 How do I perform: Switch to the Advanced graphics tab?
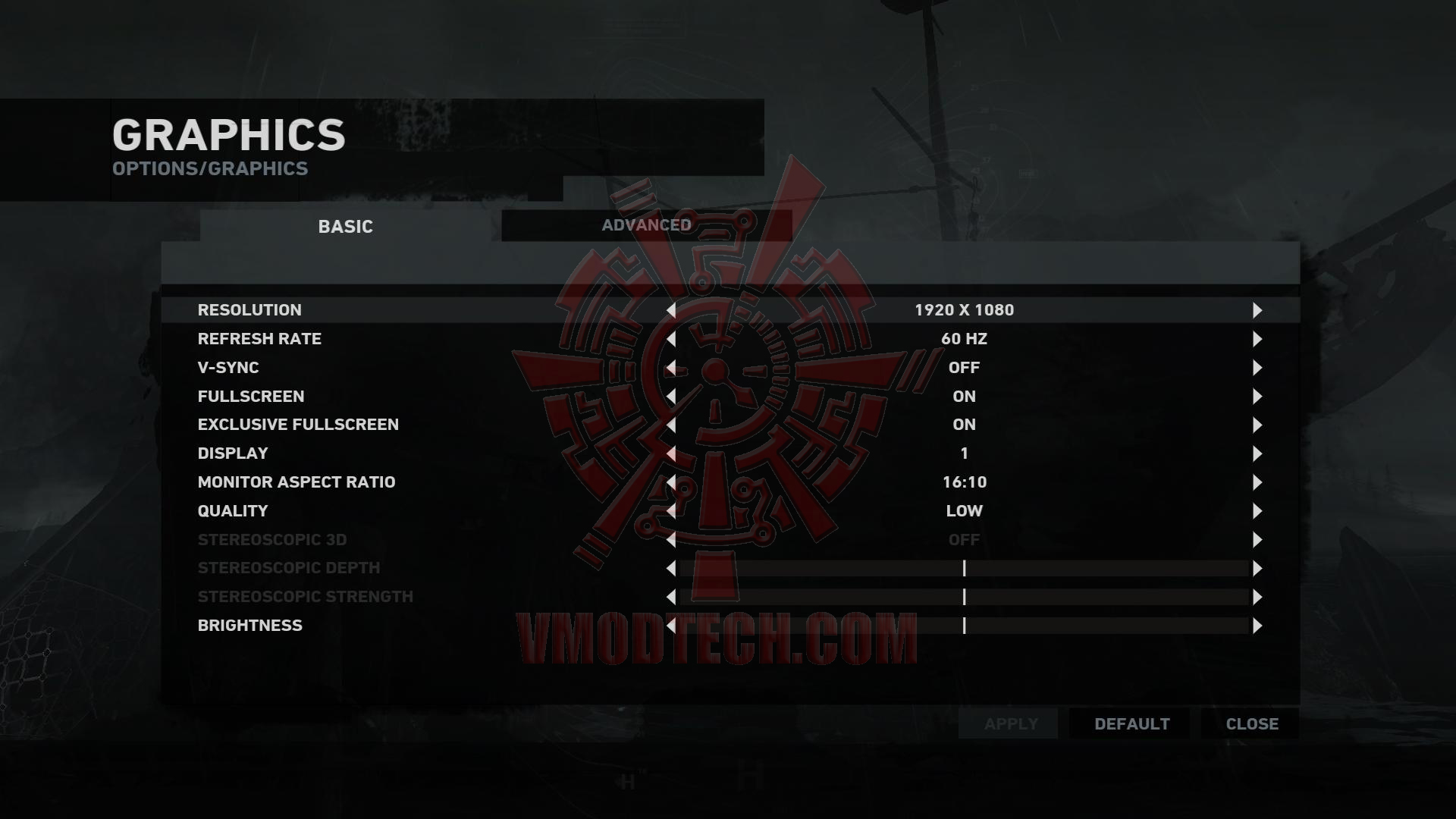tap(646, 225)
